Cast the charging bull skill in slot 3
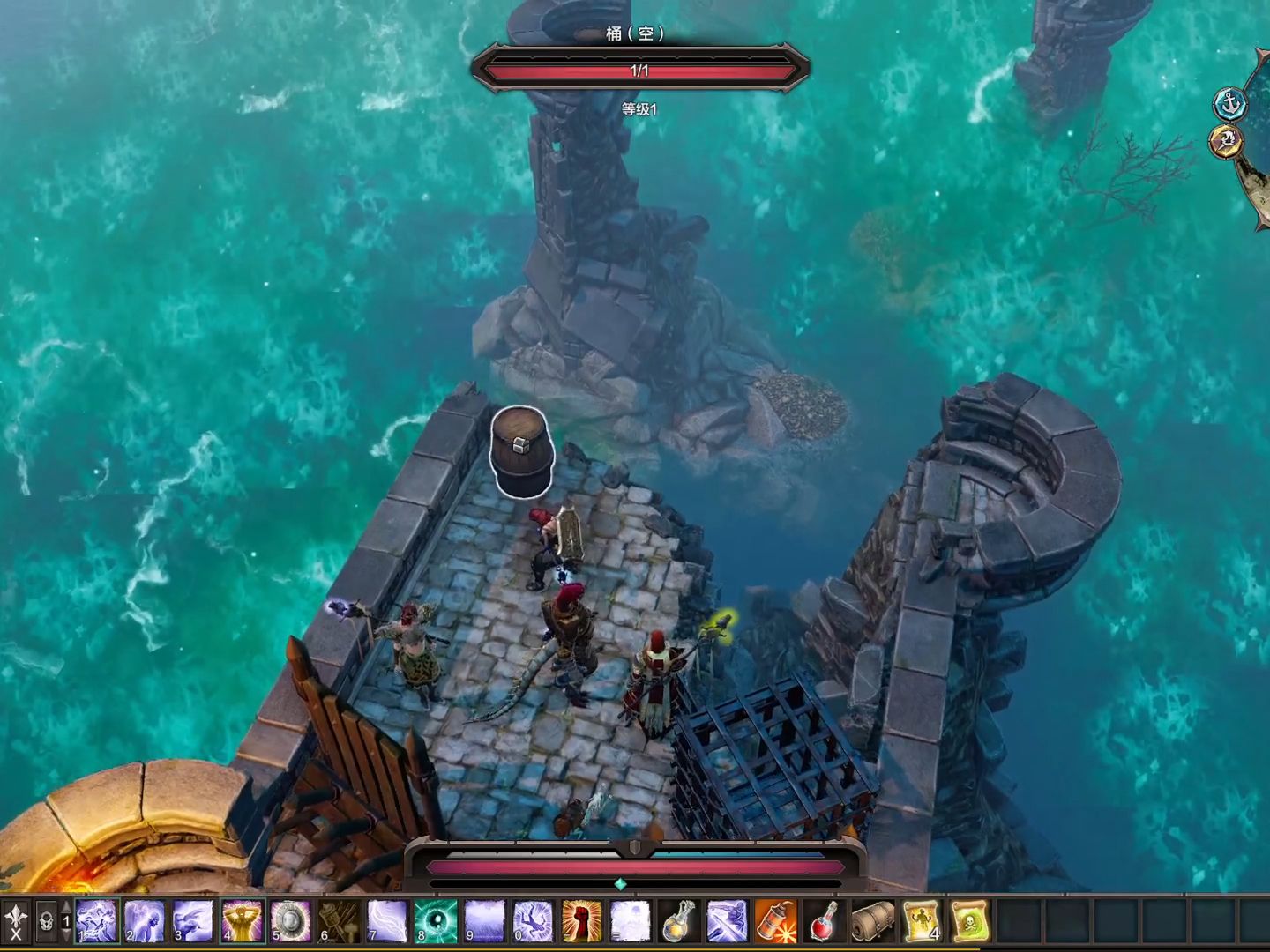1270x952 pixels. click(193, 921)
